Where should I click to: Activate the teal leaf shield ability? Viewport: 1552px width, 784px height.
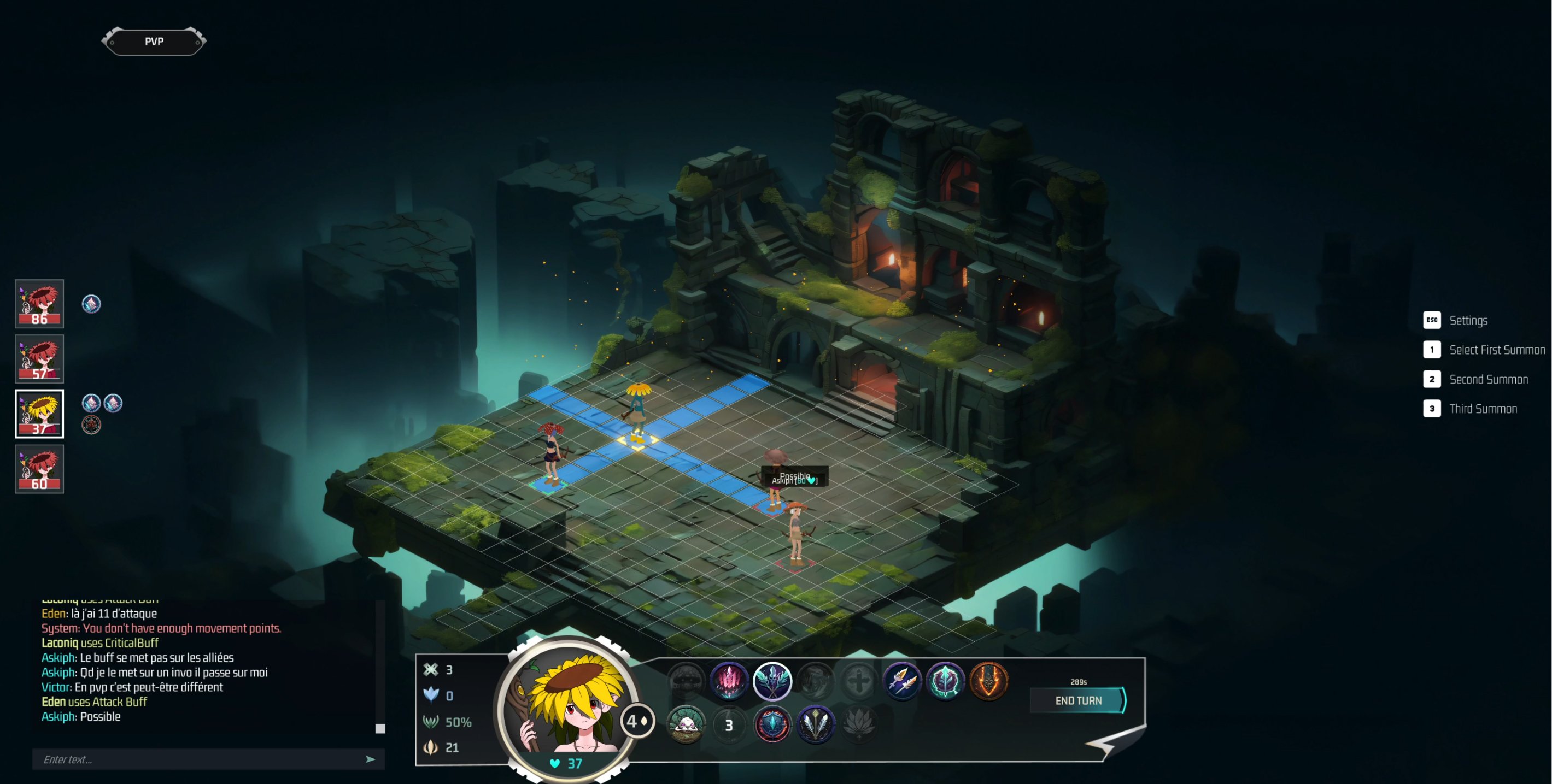945,680
